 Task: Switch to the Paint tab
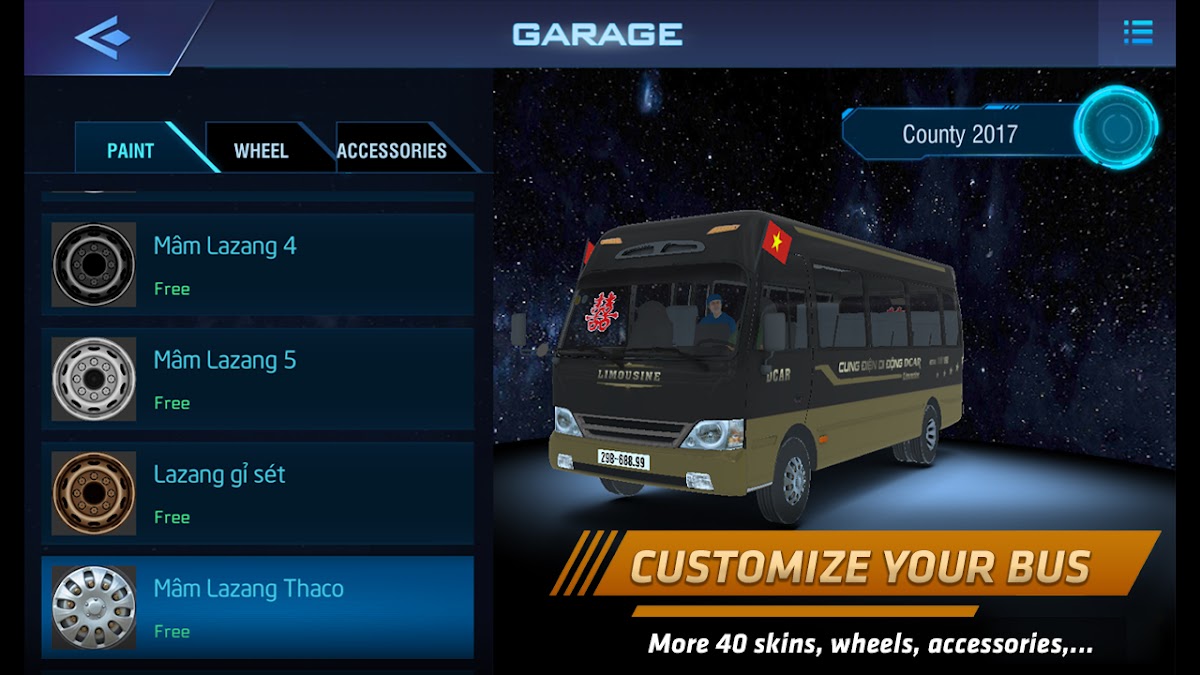point(131,151)
